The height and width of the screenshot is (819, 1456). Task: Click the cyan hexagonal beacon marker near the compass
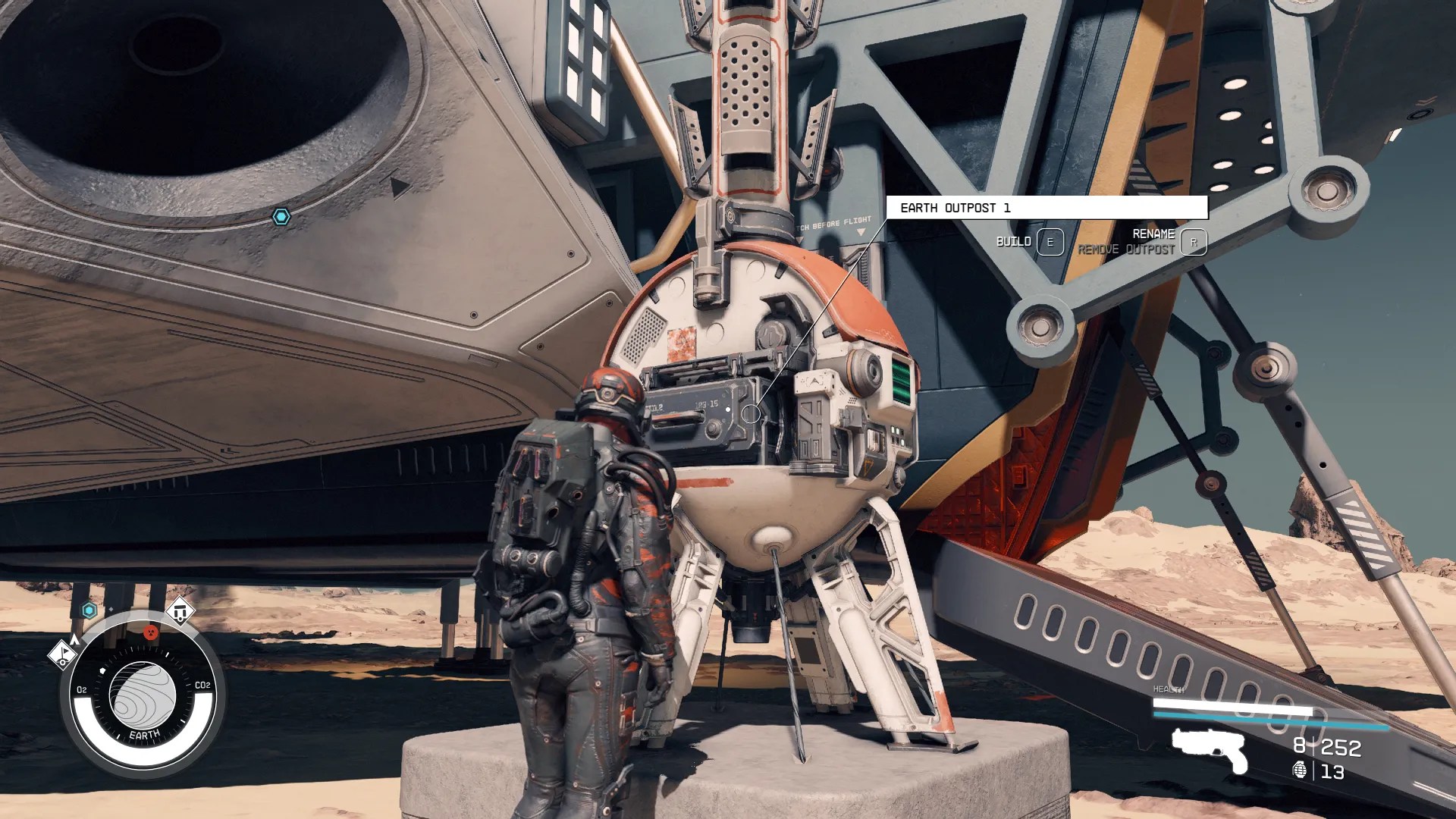(89, 610)
